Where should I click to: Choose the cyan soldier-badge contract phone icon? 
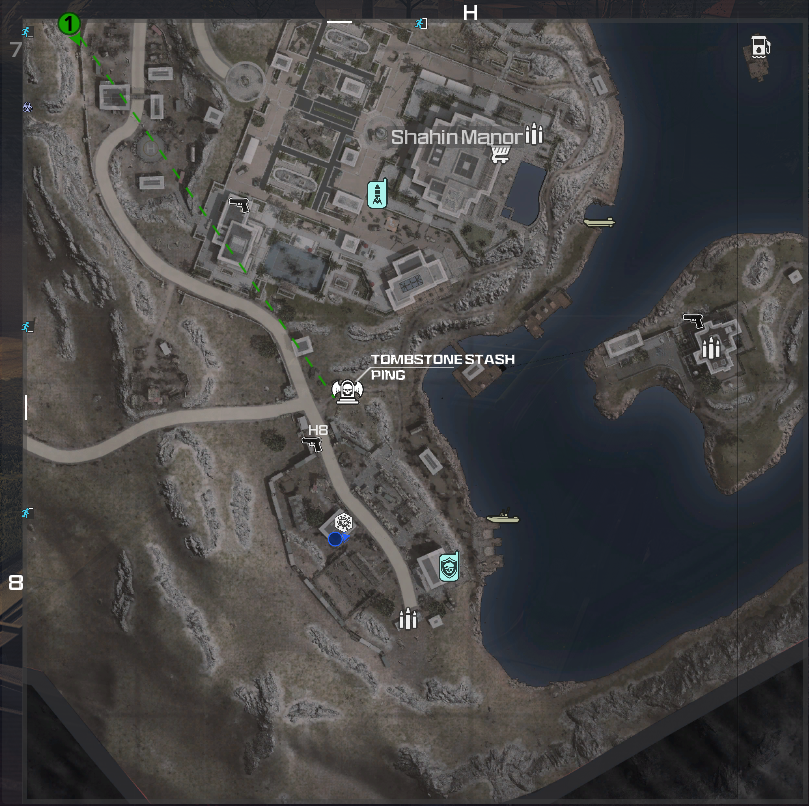click(447, 567)
